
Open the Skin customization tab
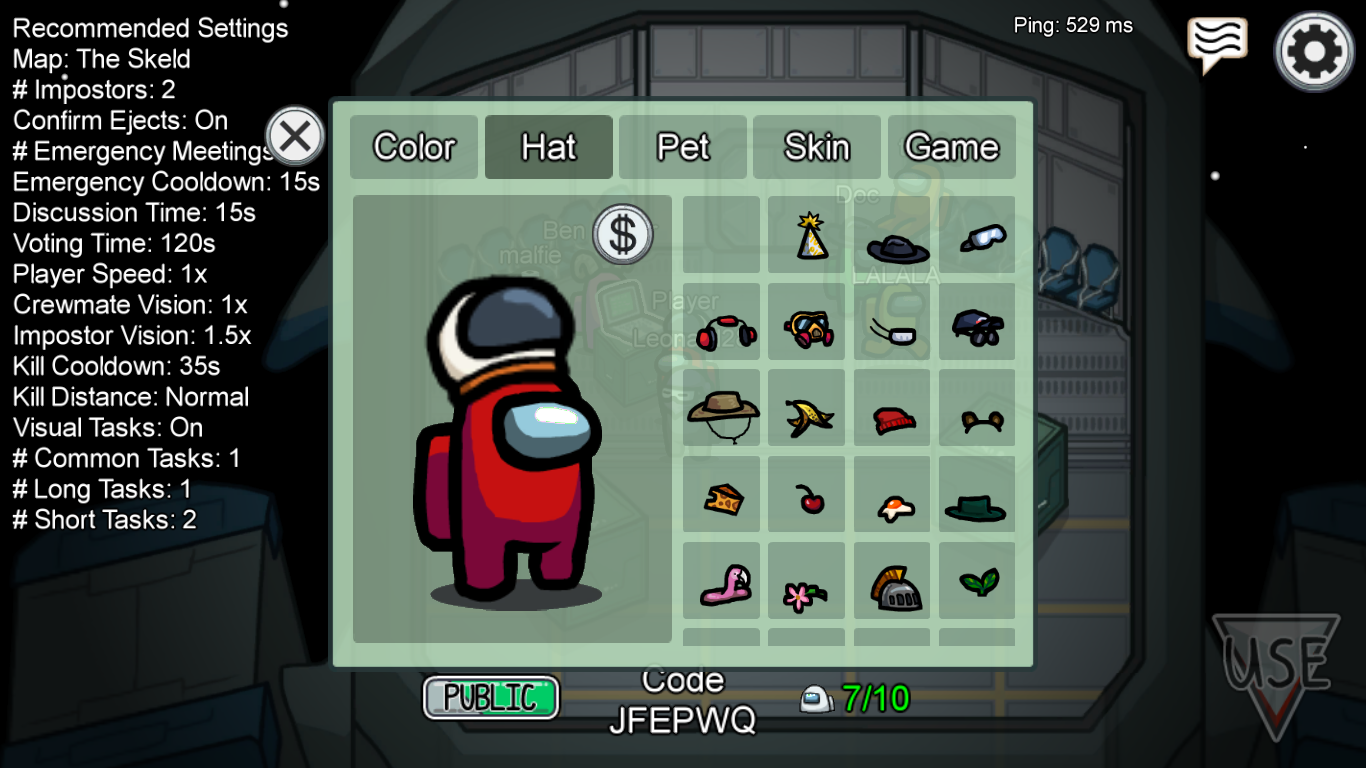817,147
